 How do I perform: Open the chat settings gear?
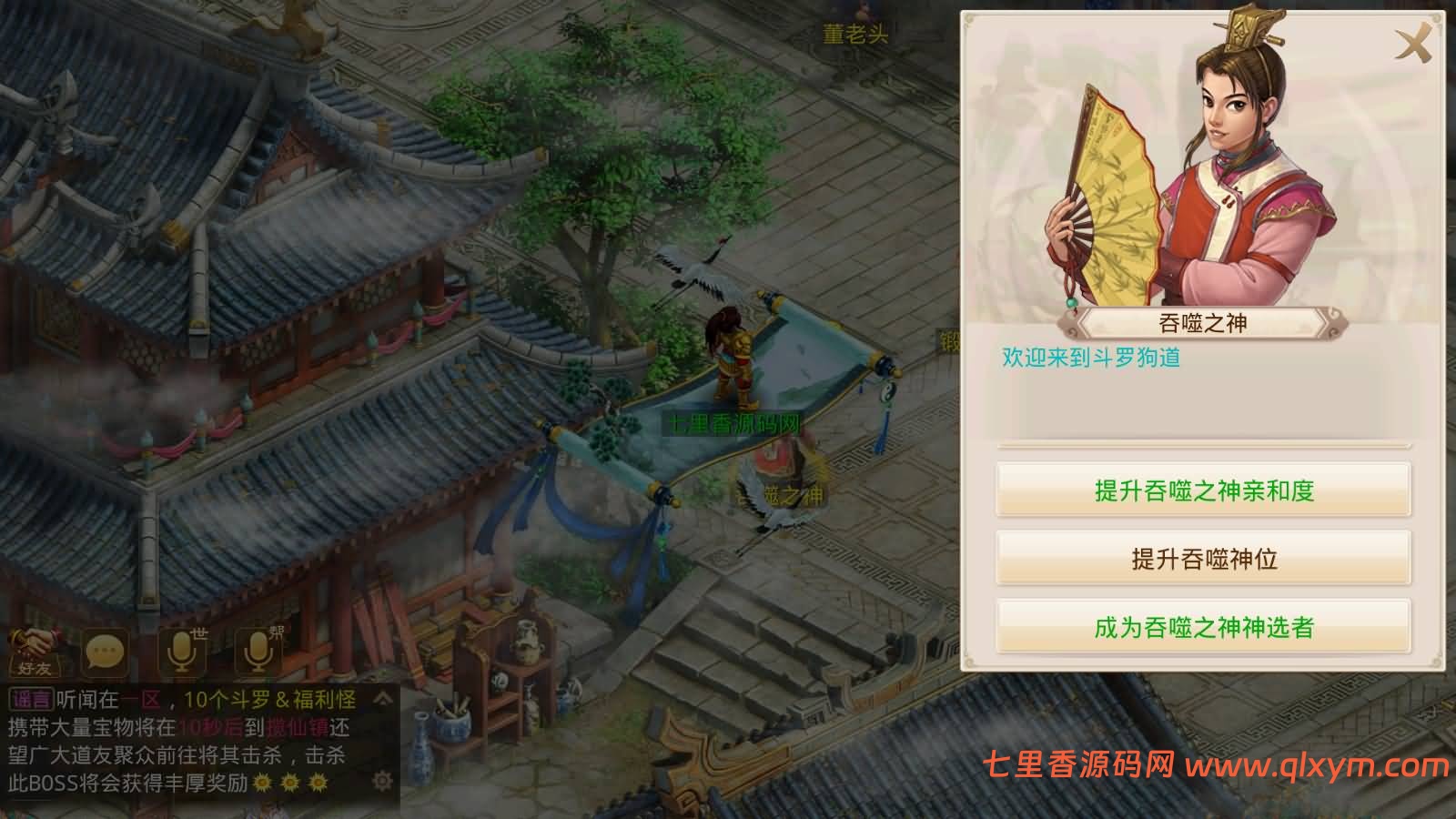(x=382, y=781)
